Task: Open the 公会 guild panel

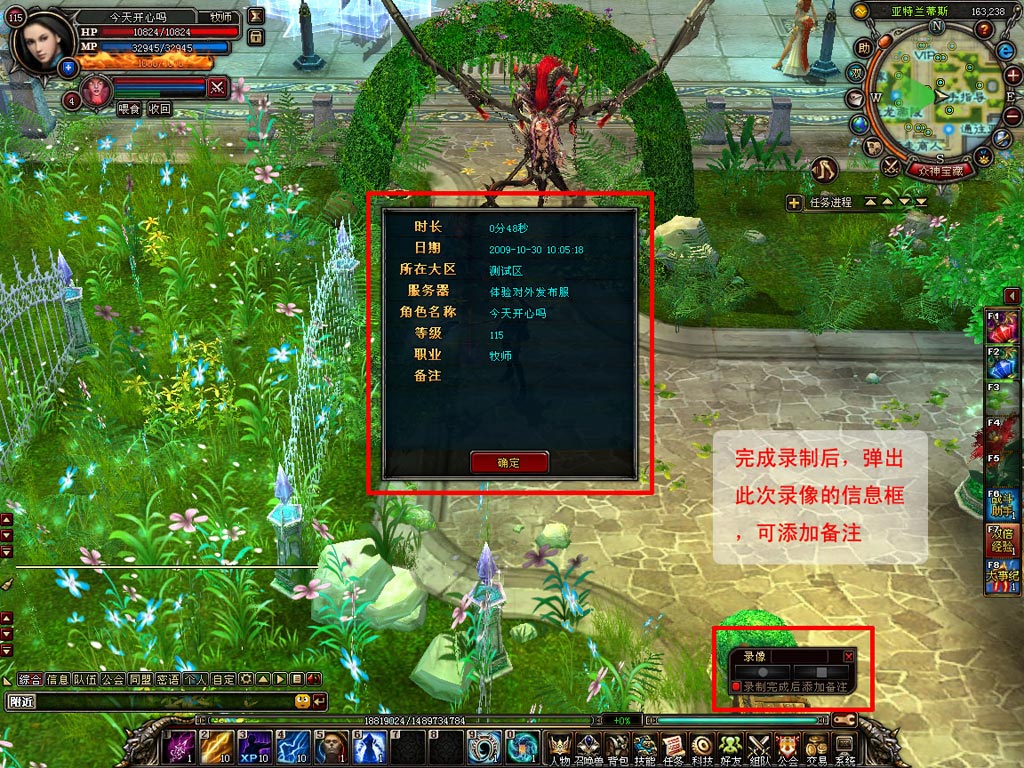Action: click(788, 747)
